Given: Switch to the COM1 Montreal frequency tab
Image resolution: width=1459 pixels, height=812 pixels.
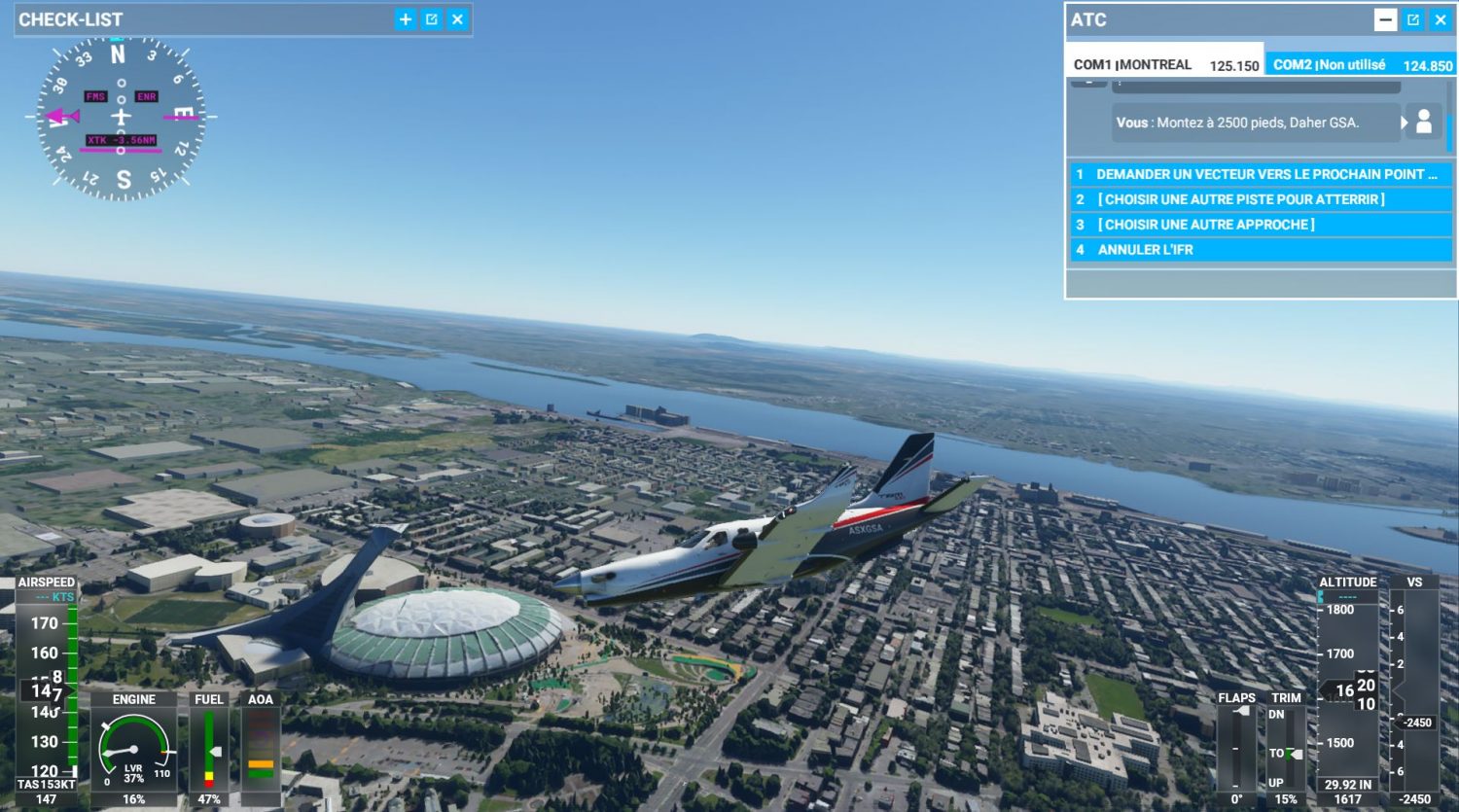Looking at the screenshot, I should click(x=1164, y=65).
